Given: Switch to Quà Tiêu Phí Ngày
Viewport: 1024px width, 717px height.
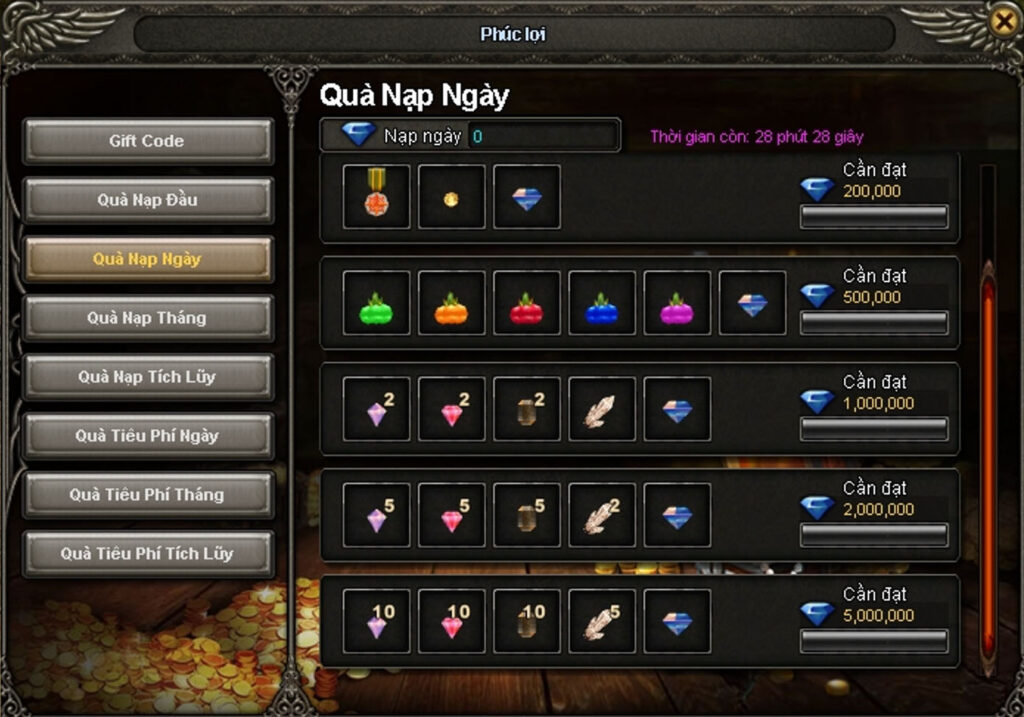Looking at the screenshot, I should pos(147,436).
